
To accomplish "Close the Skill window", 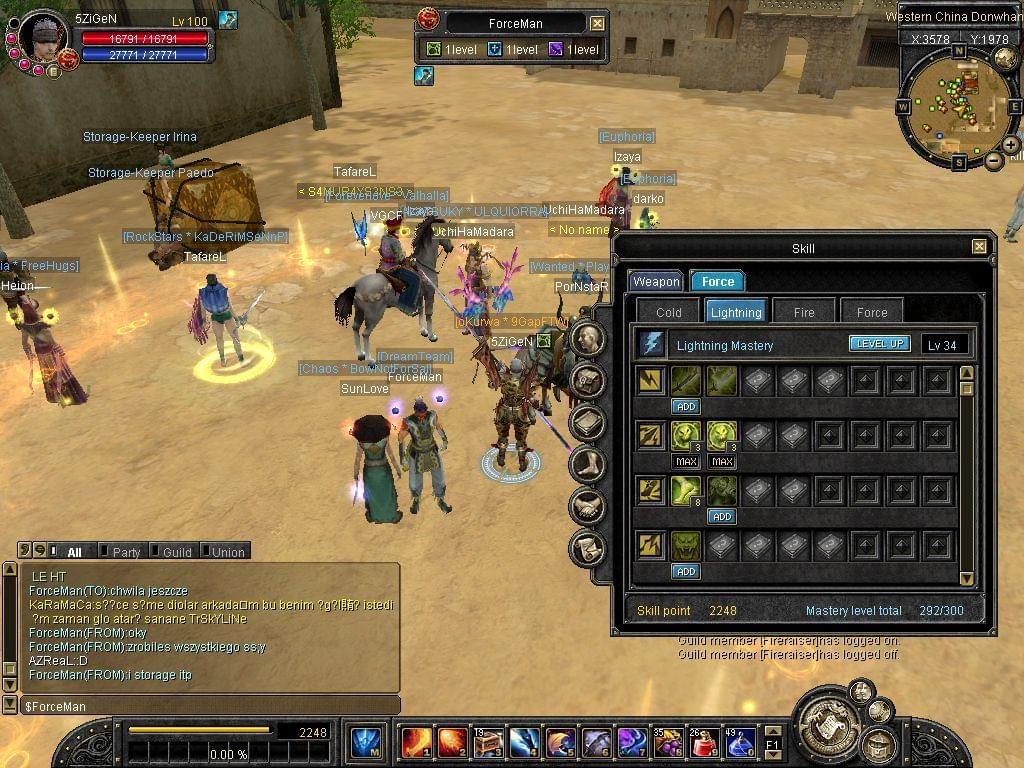I will 979,247.
